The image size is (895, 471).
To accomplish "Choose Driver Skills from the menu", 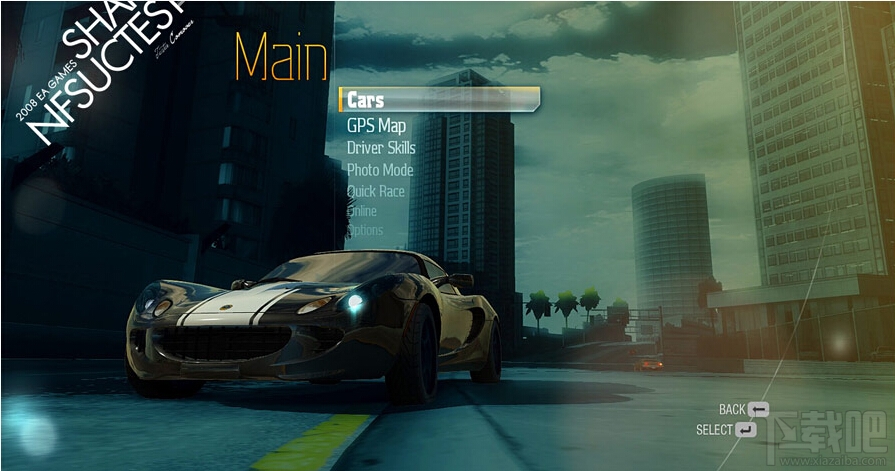I will (381, 148).
